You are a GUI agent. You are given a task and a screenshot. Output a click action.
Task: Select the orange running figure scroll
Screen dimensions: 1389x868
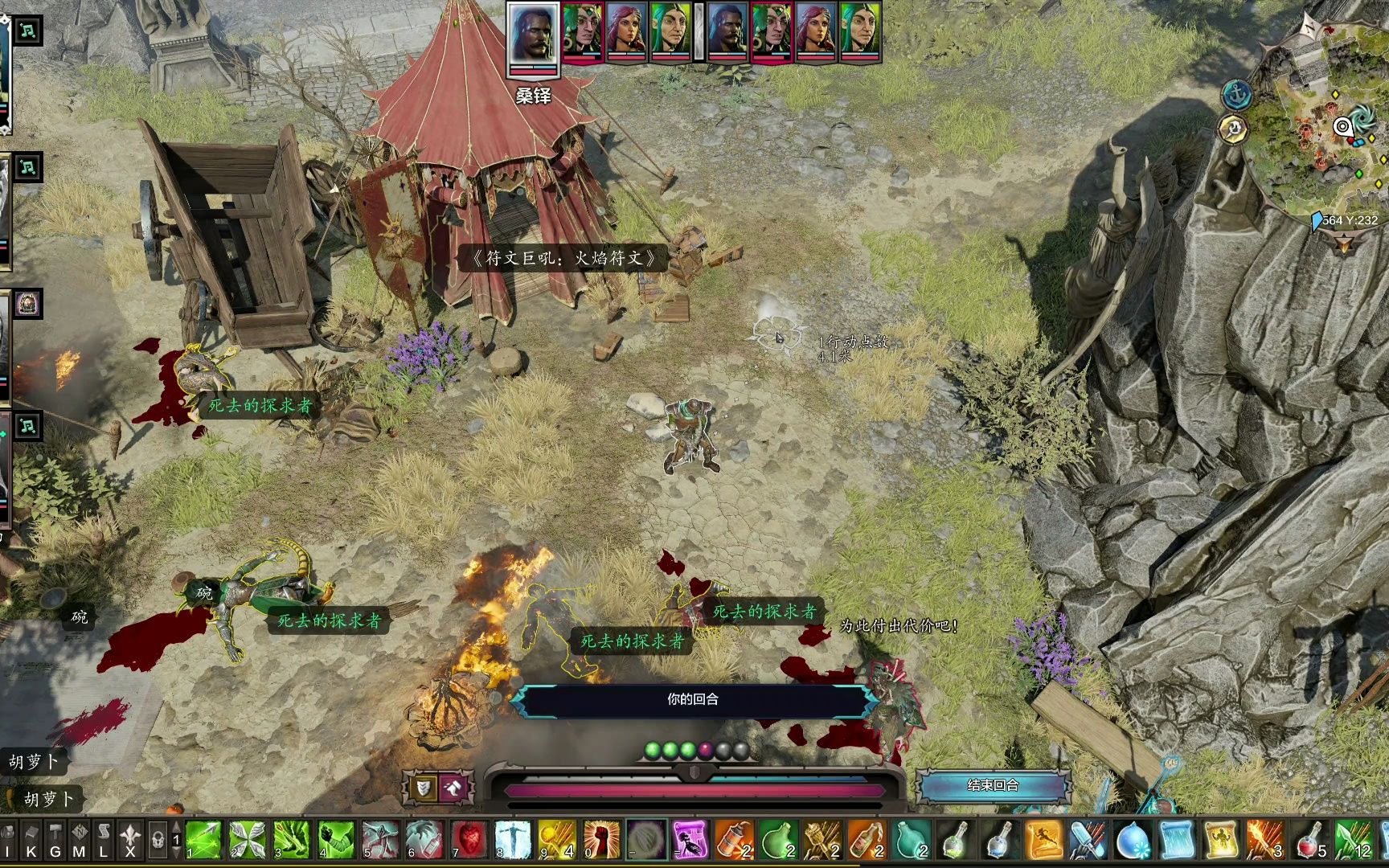[1043, 840]
